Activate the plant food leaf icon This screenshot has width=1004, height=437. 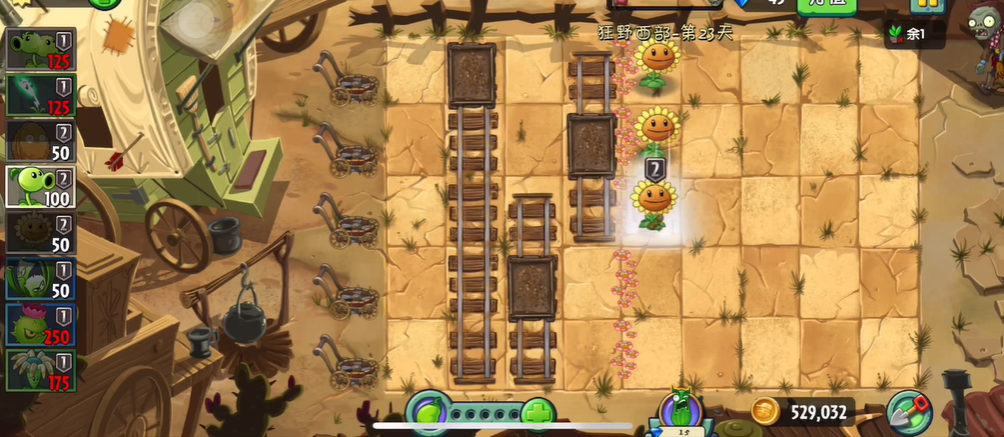pyautogui.click(x=429, y=412)
